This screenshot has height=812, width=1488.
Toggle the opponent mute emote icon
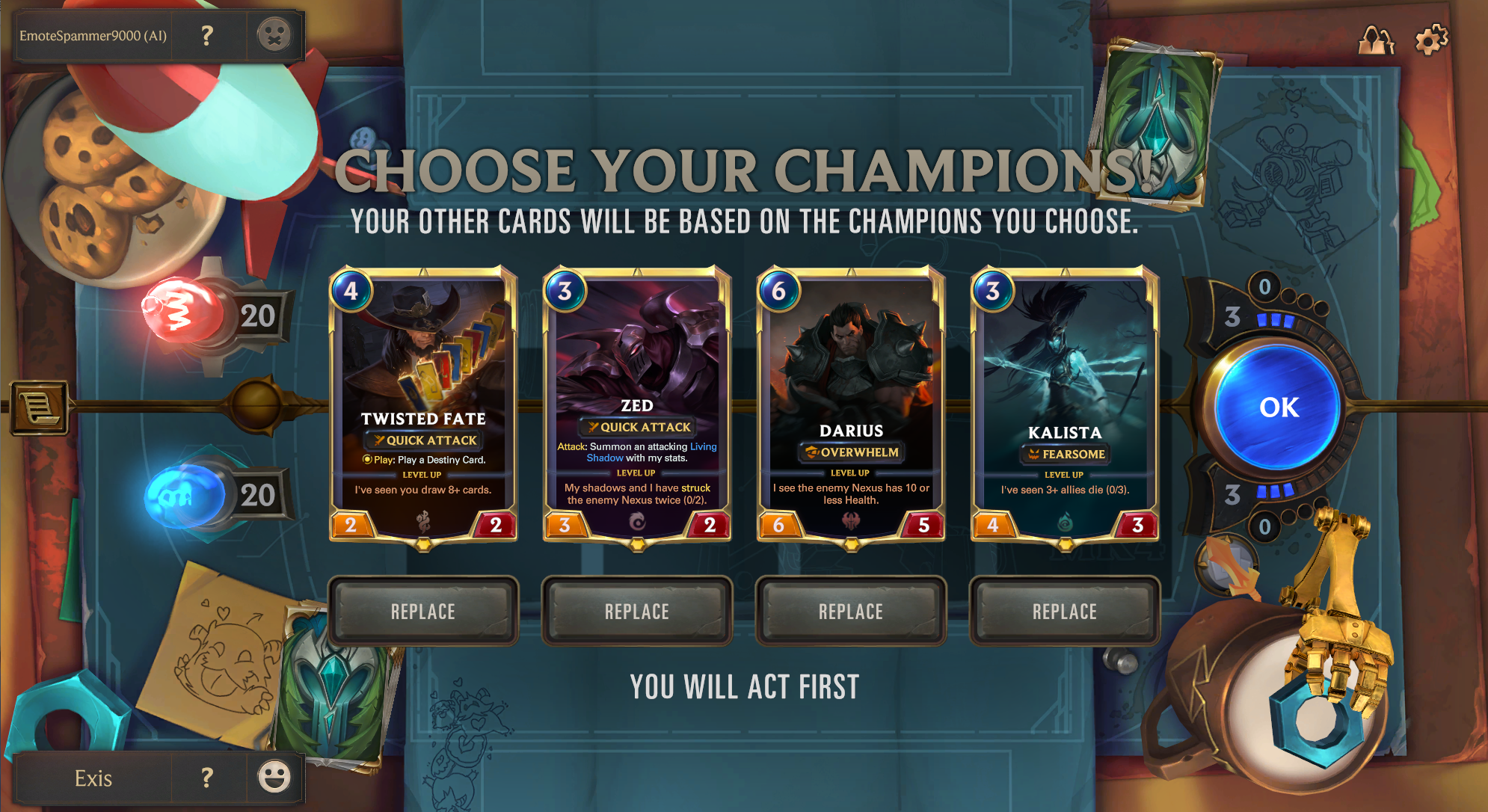coord(274,35)
